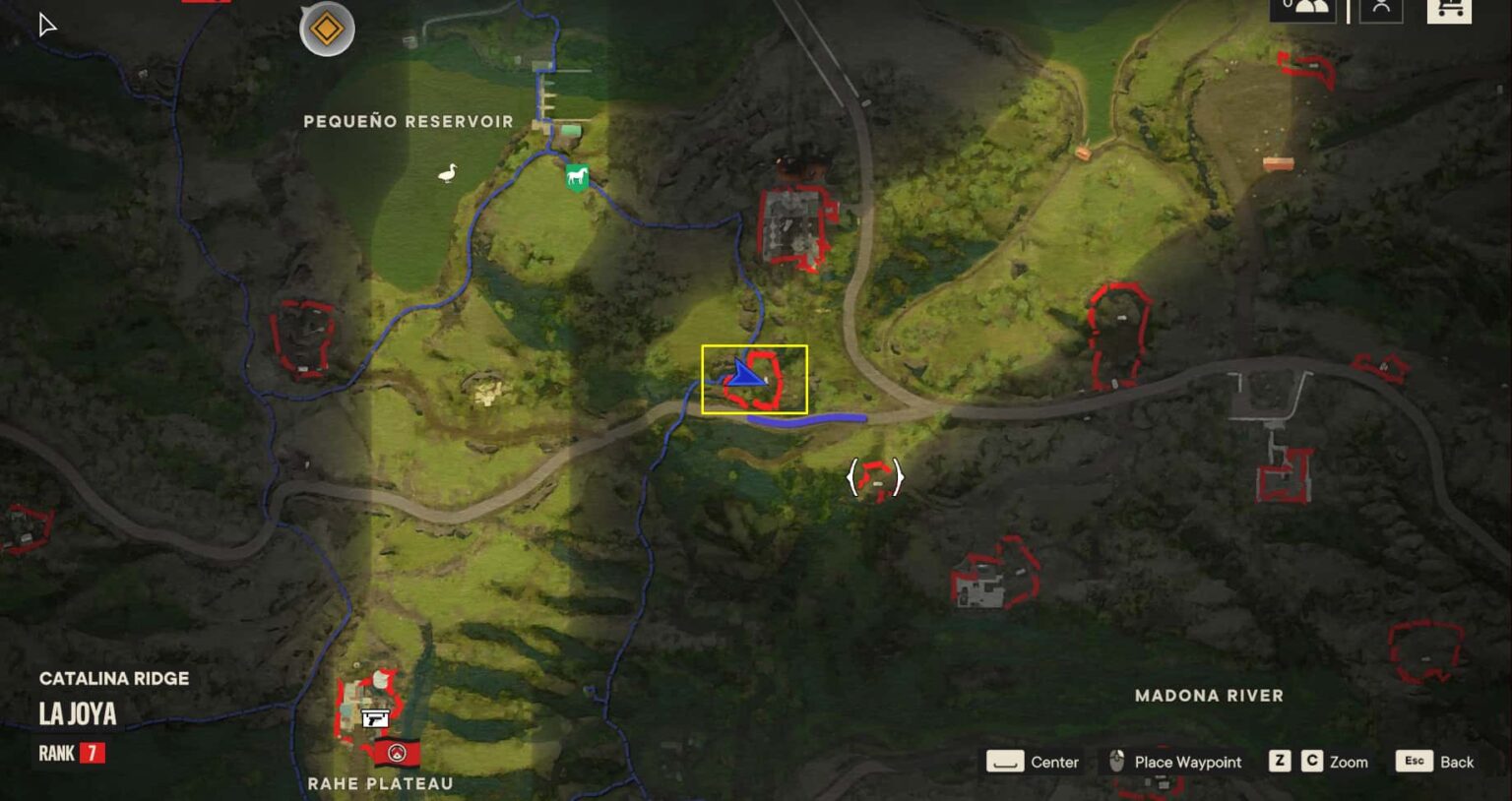Click the LA JOYA region label
1512x801 pixels.
pyautogui.click(x=76, y=714)
